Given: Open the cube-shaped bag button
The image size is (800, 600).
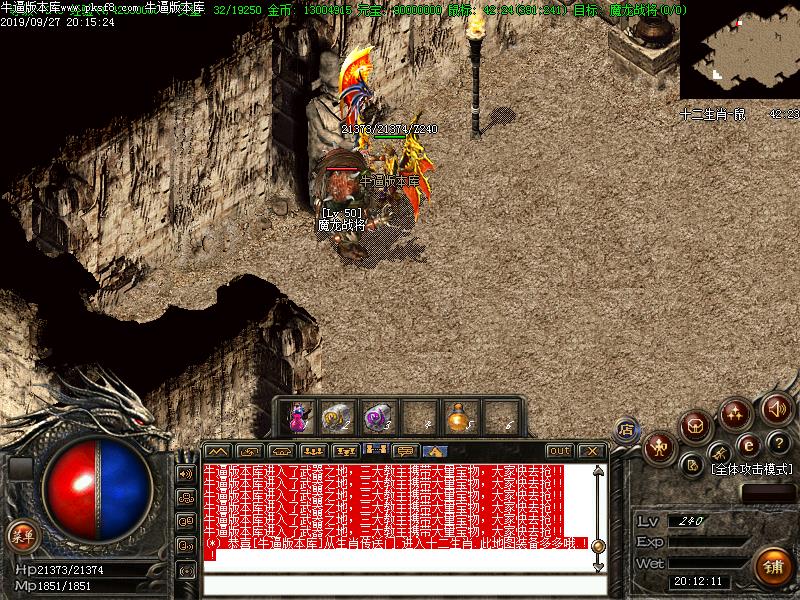Looking at the screenshot, I should point(695,426).
